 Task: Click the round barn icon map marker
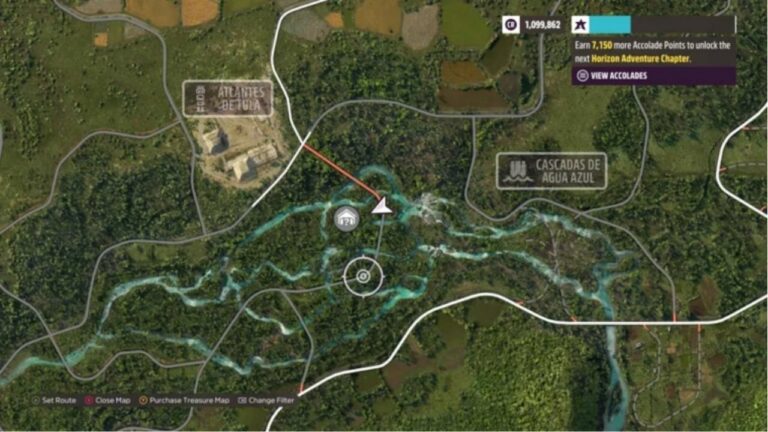click(347, 219)
